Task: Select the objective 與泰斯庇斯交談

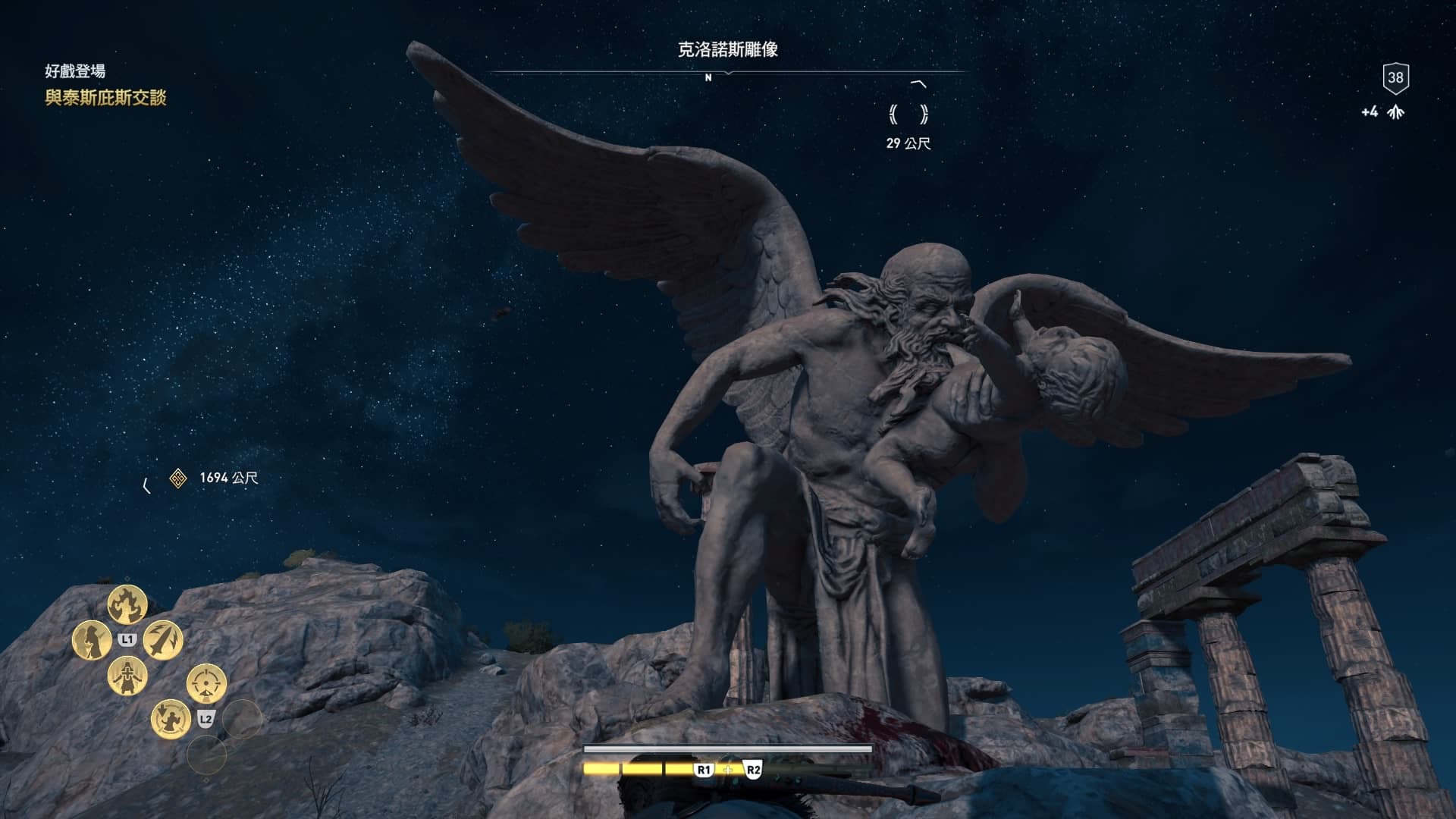Action: 105,98
